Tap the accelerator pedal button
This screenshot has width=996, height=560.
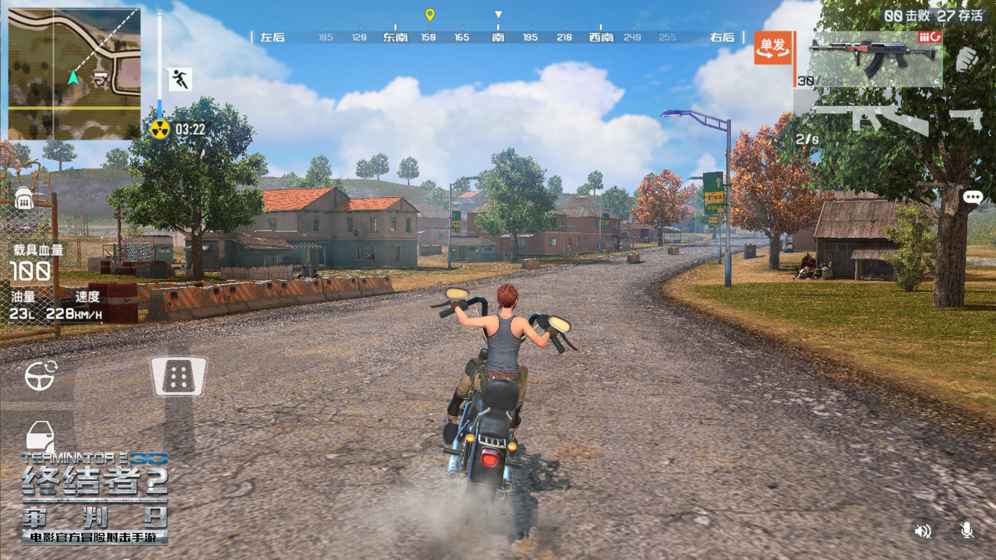coord(179,376)
